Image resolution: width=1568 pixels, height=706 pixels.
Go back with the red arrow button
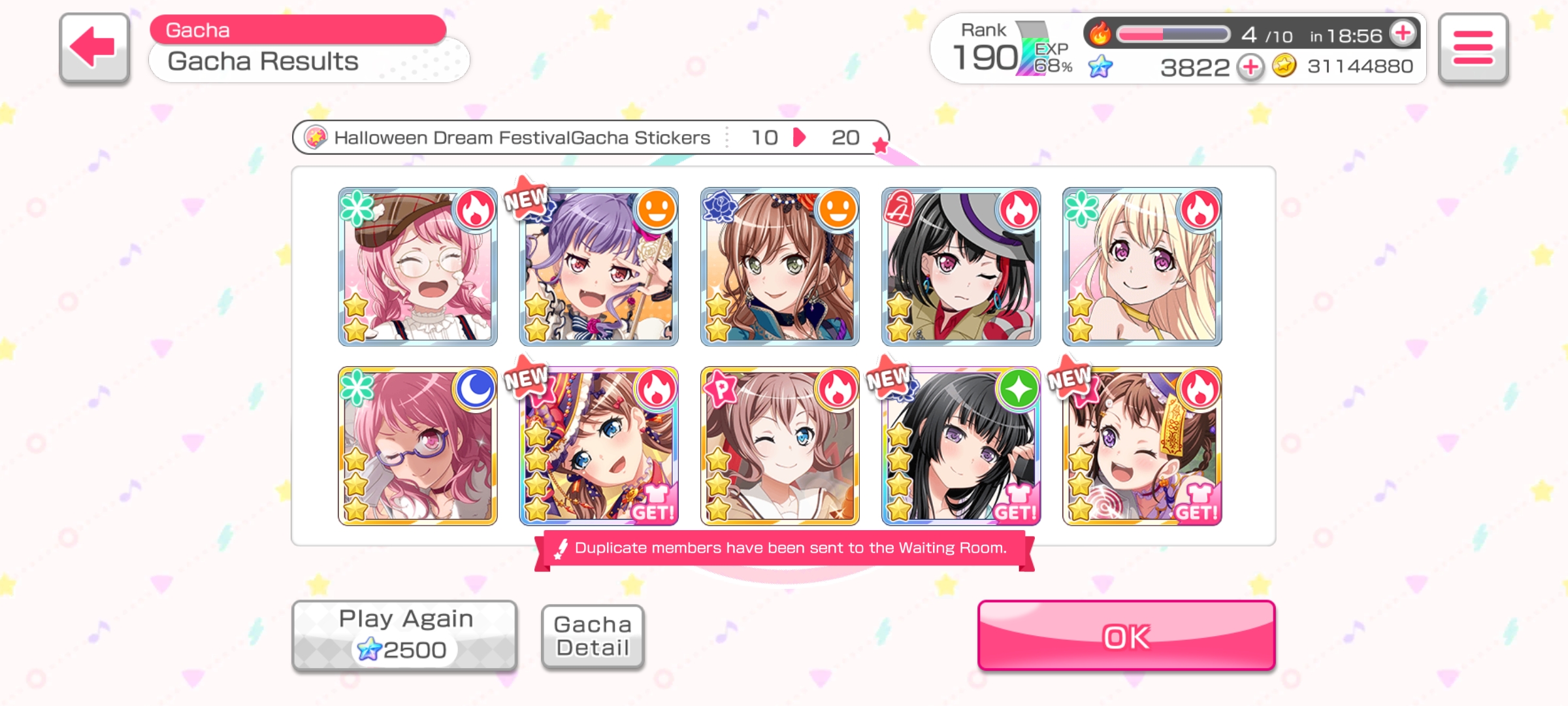pos(94,48)
